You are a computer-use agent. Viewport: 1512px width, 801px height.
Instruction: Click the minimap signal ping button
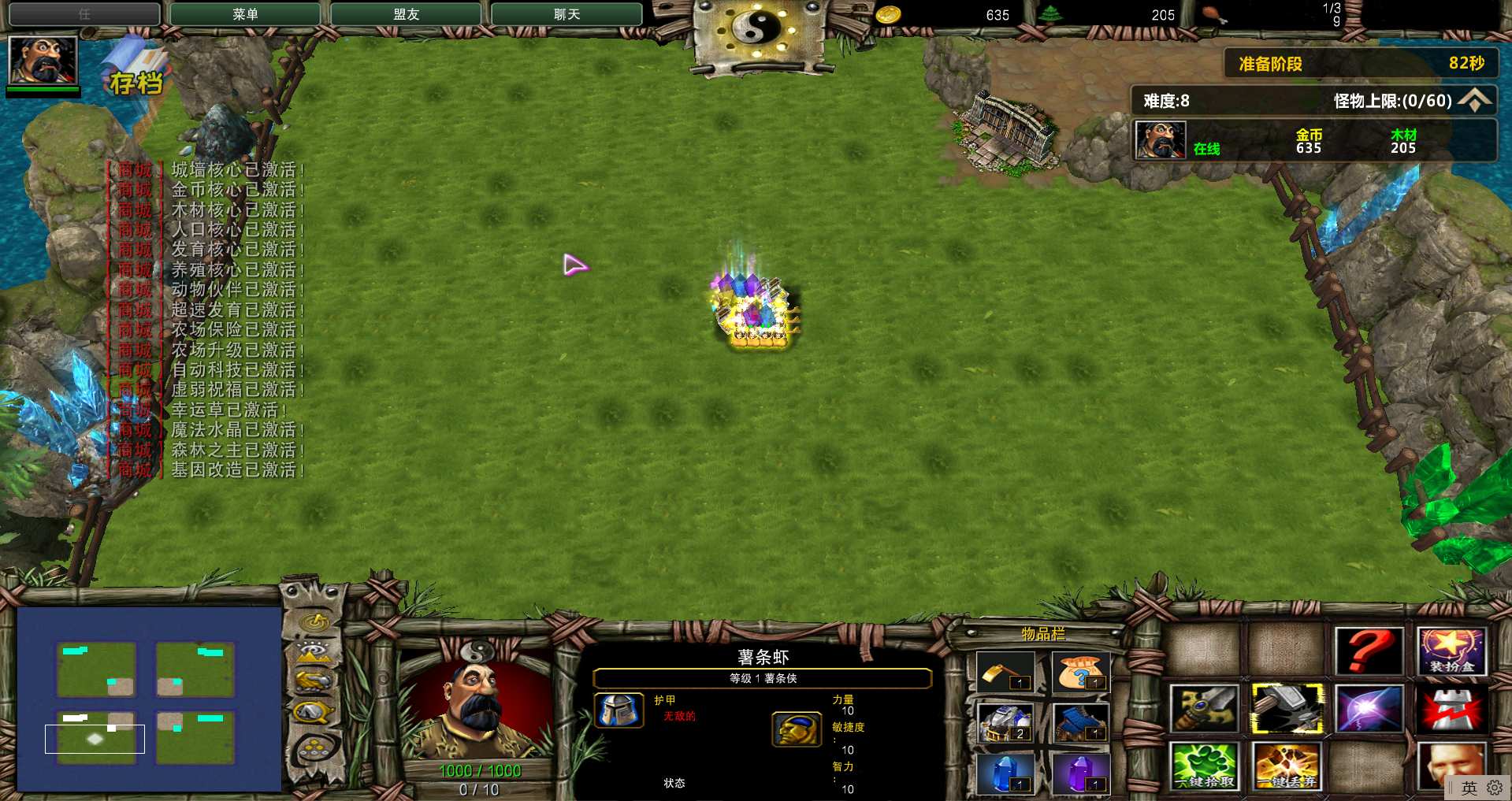(315, 622)
